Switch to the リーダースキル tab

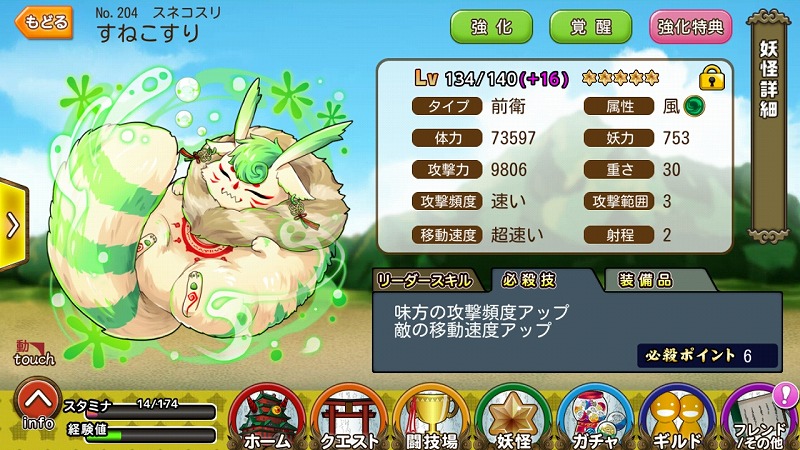pyautogui.click(x=427, y=281)
